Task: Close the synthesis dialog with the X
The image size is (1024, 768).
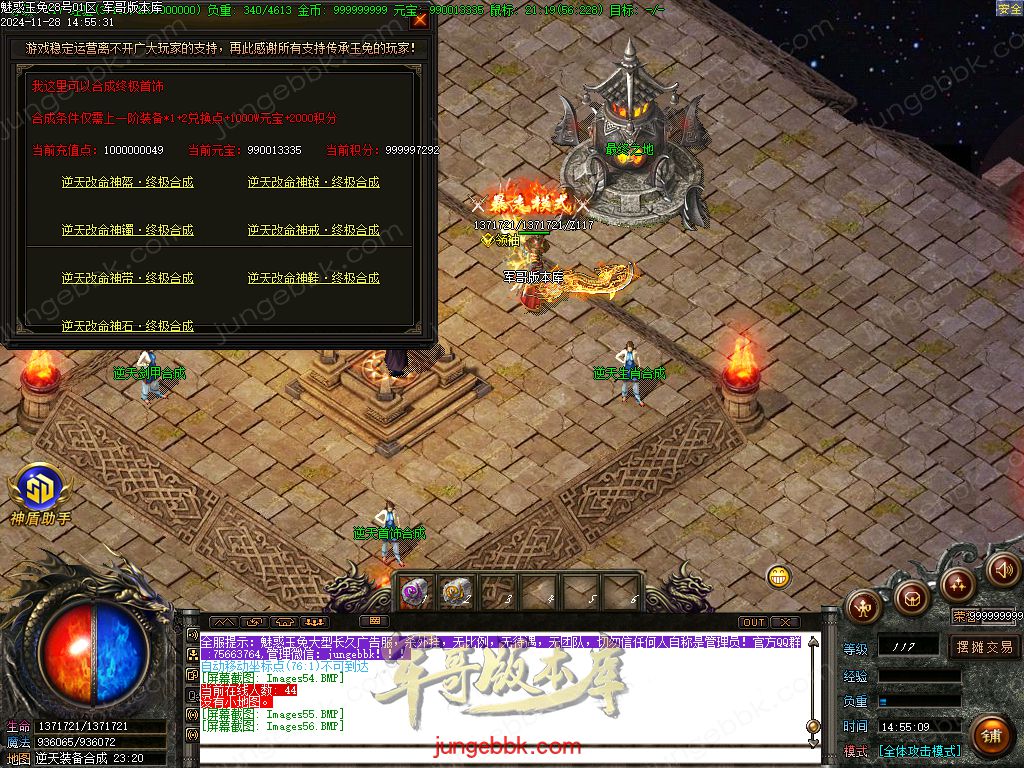Action: coord(420,20)
